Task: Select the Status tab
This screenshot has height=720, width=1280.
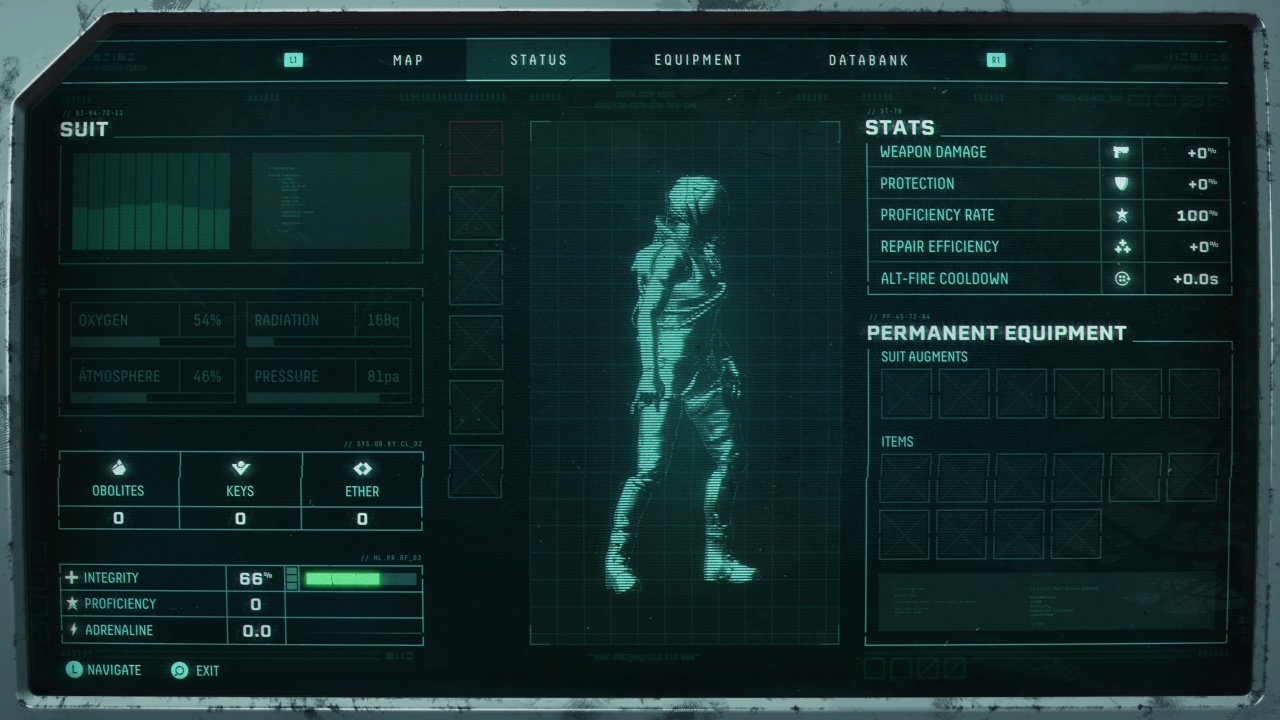Action: (x=538, y=60)
